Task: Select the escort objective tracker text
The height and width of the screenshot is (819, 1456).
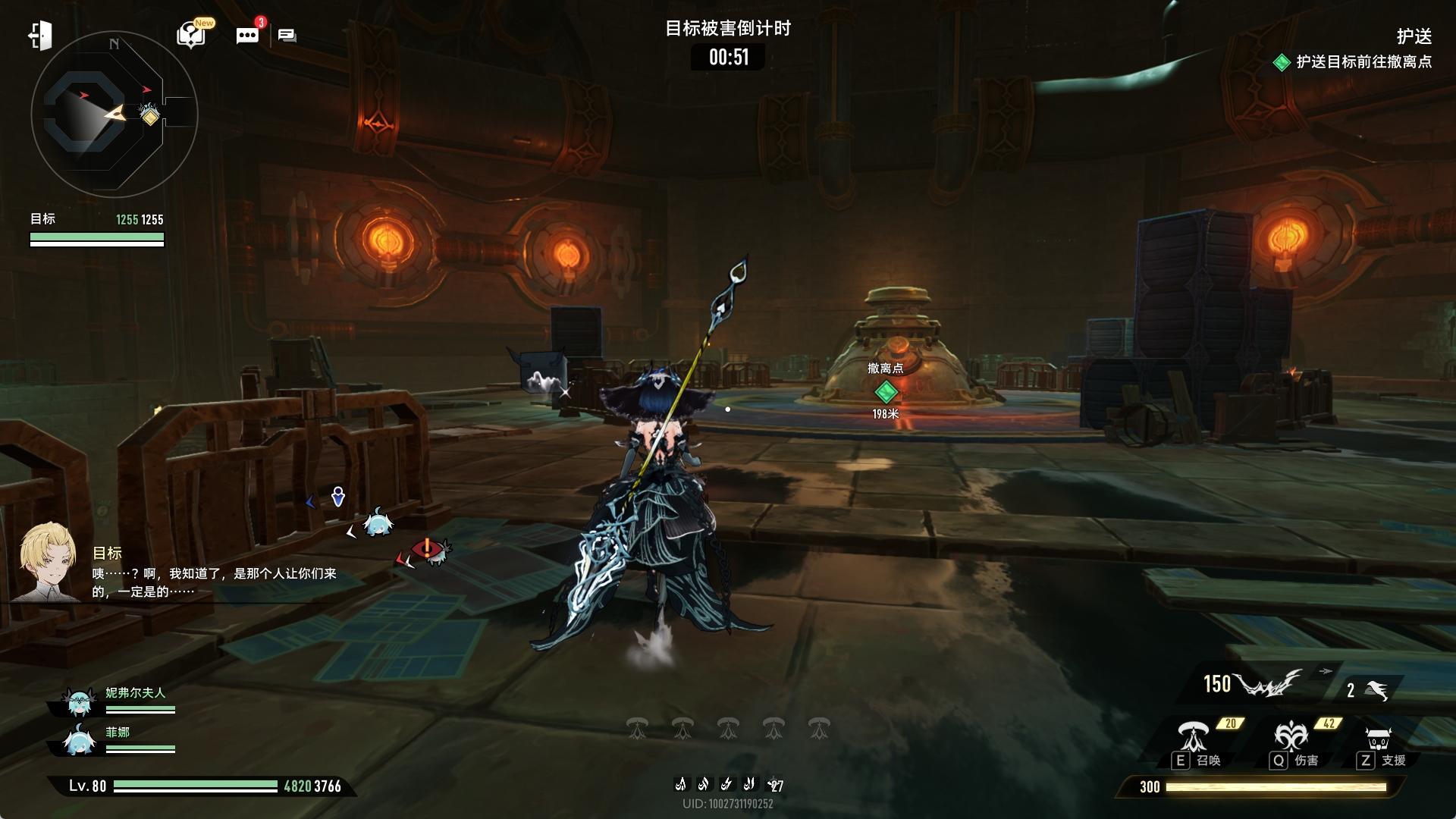Action: pos(1363,62)
